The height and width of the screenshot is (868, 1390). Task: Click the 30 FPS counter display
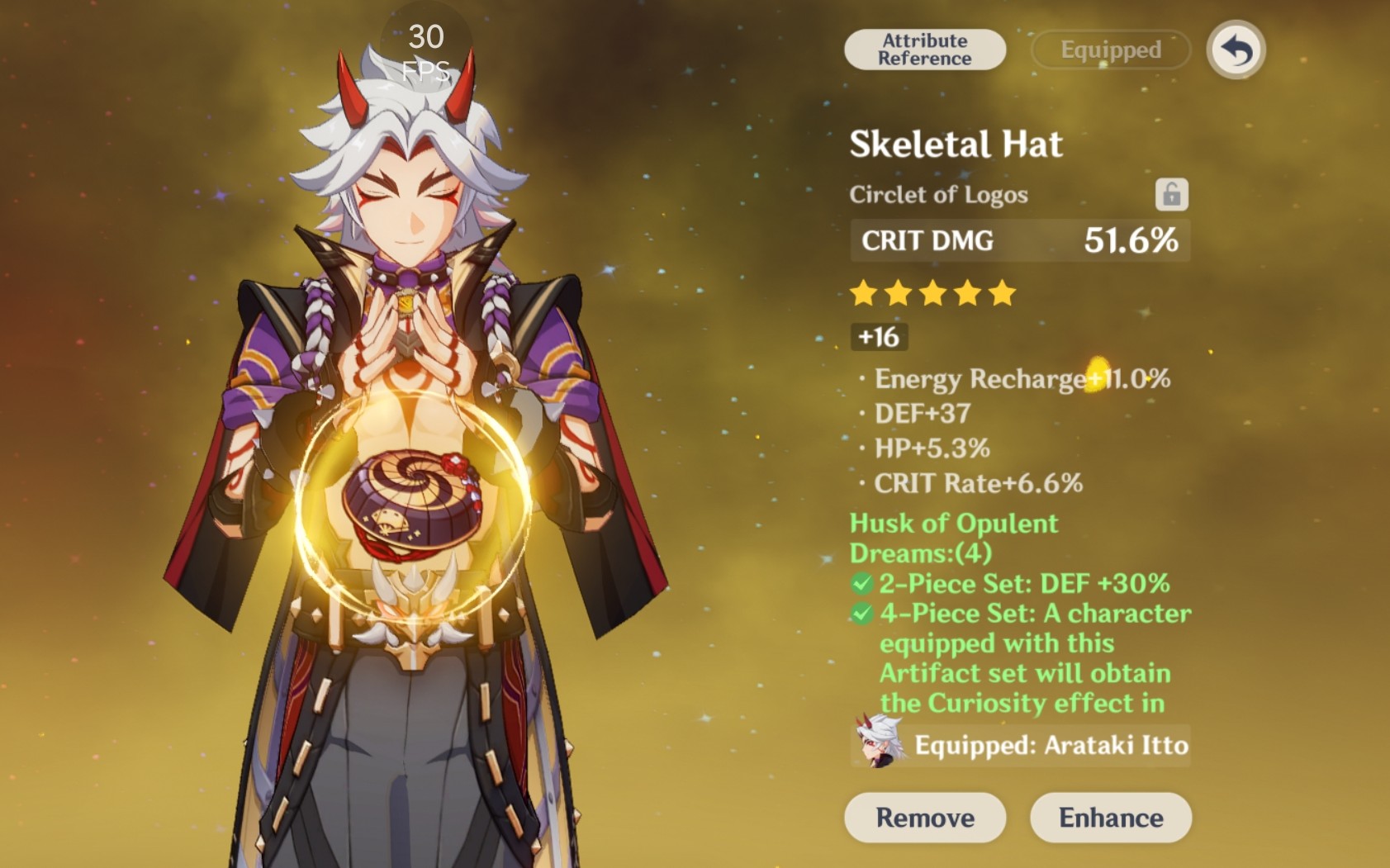coord(427,50)
